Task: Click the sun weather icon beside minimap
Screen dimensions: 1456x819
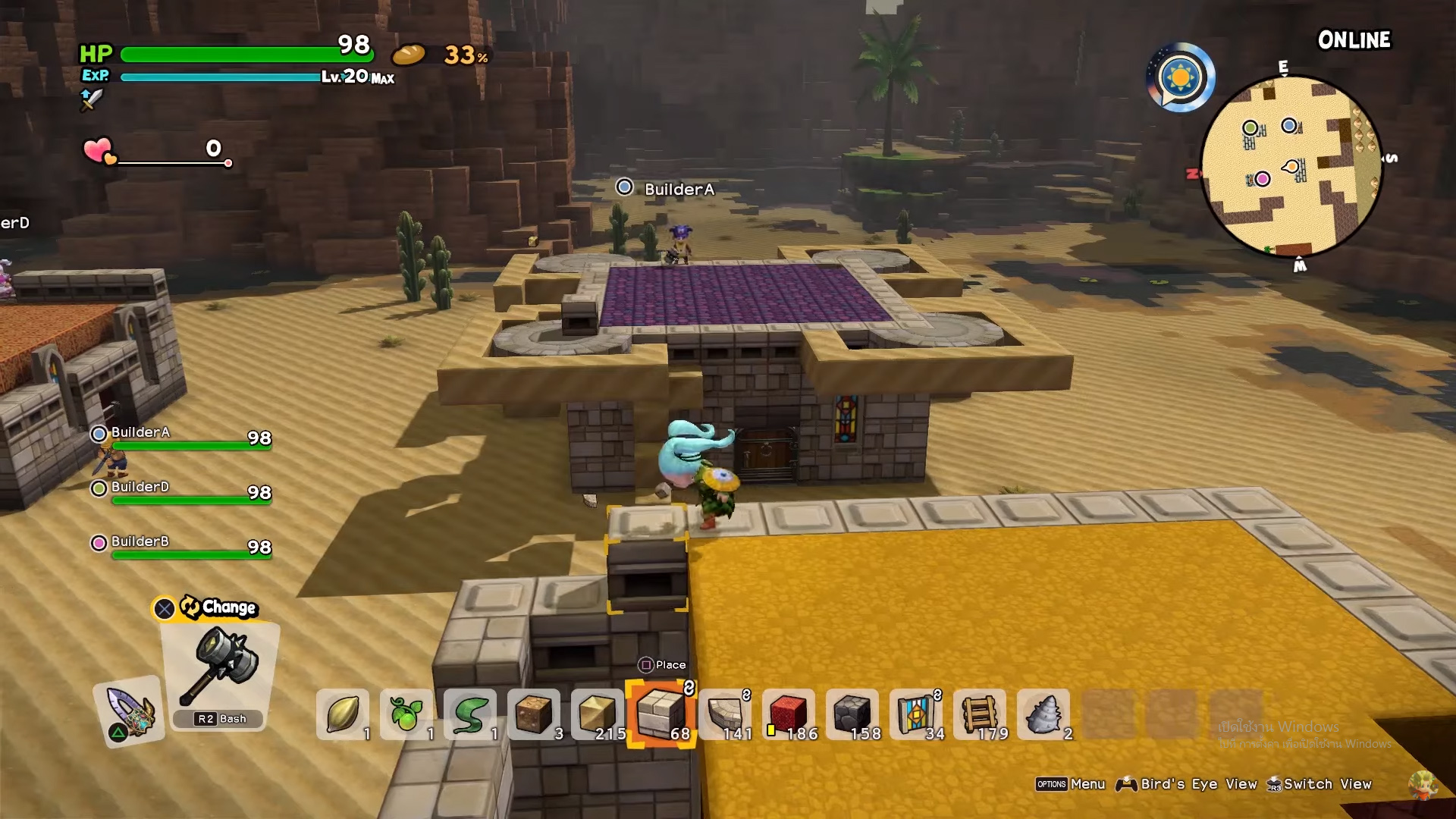Action: [1181, 77]
